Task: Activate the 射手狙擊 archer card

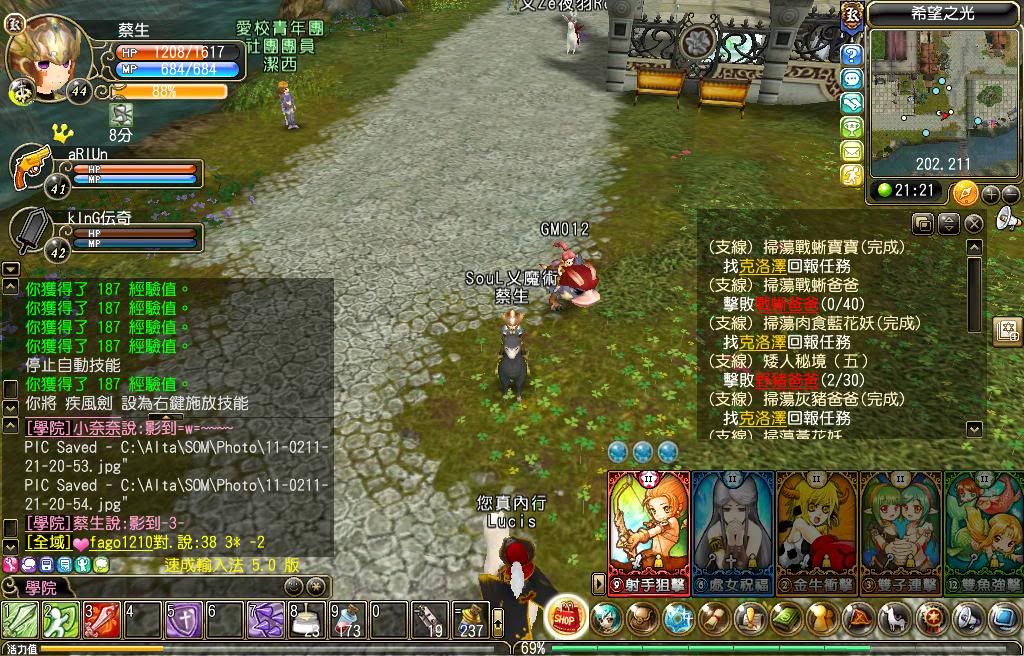Action: pyautogui.click(x=648, y=528)
